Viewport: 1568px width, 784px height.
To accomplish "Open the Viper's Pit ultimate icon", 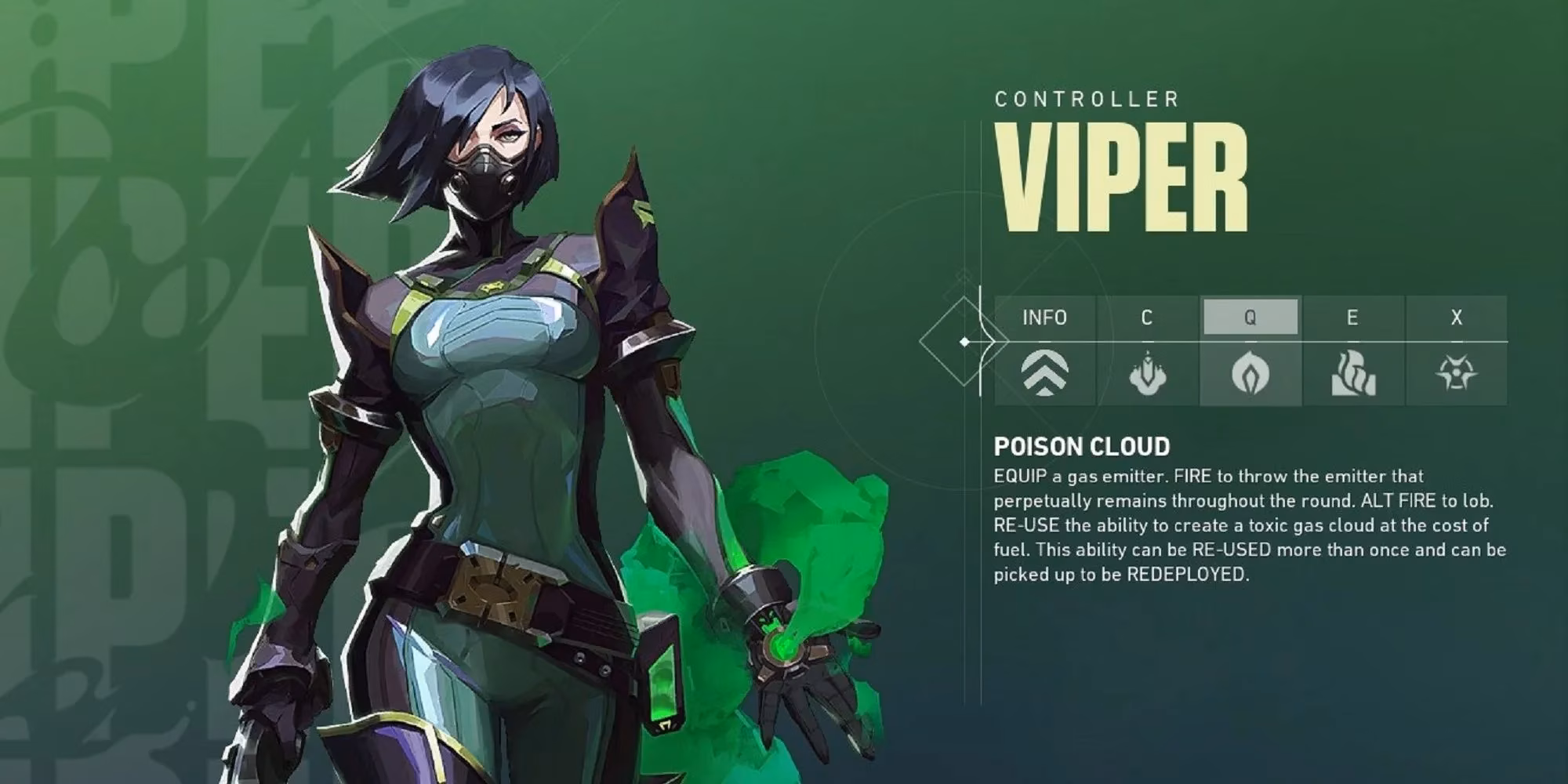I will 1456,373.
